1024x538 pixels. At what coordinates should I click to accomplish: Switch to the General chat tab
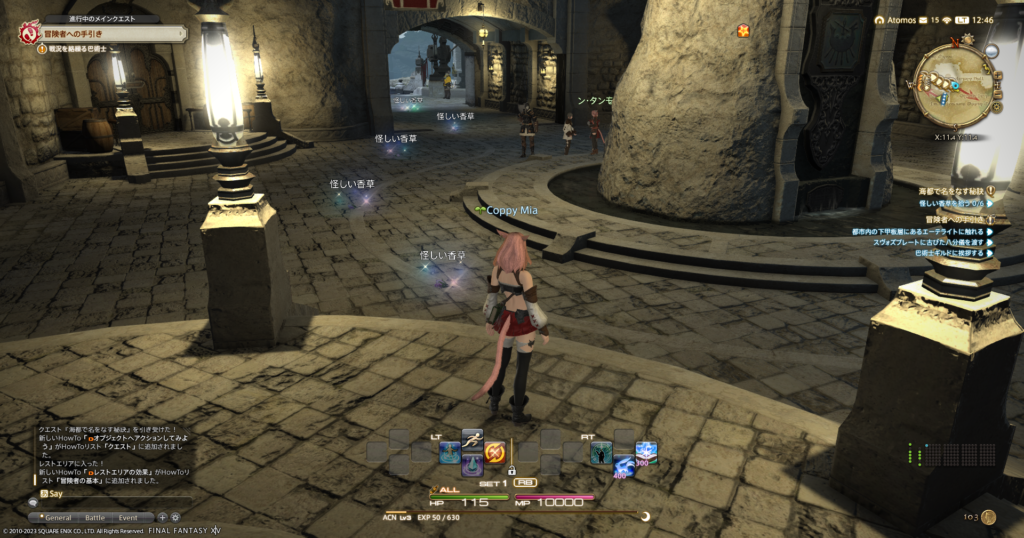[x=58, y=517]
